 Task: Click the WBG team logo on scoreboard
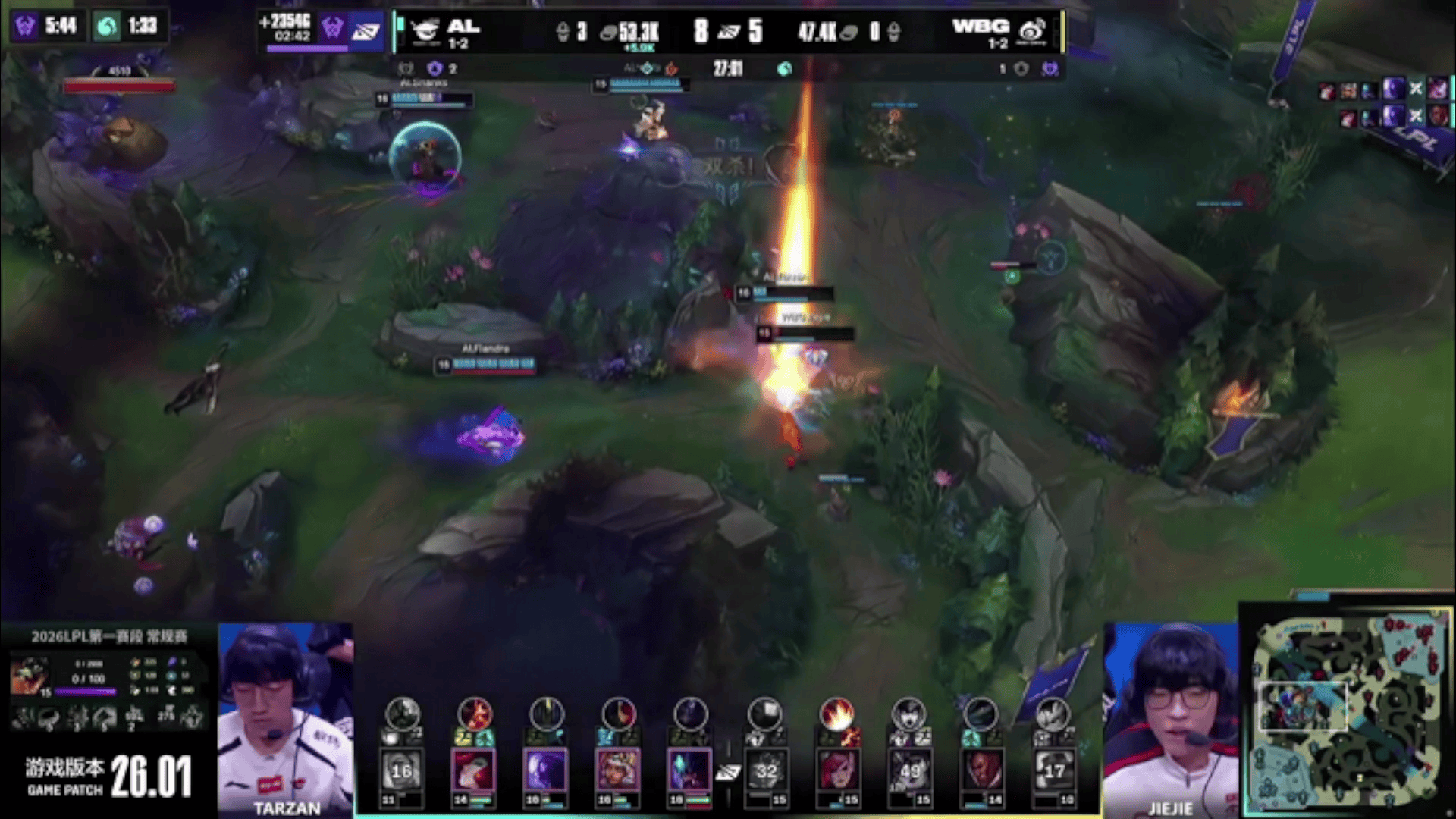pos(1032,31)
